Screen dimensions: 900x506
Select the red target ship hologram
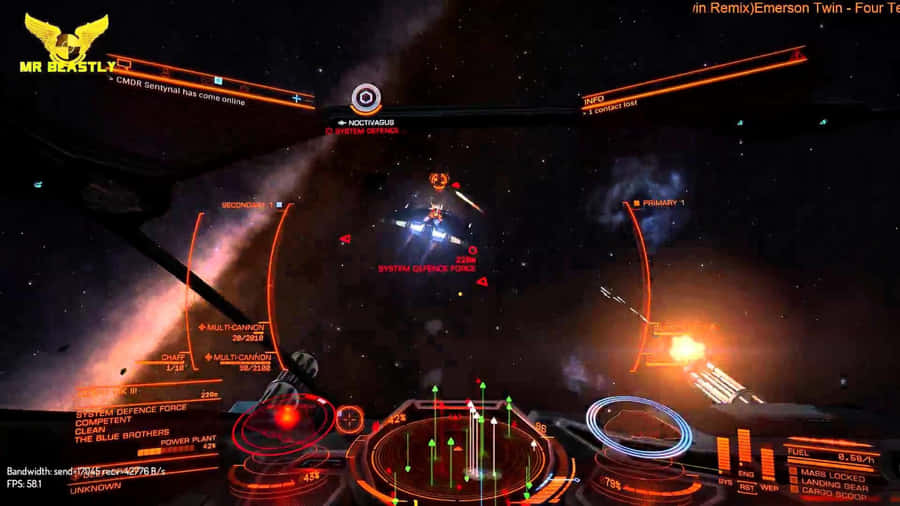(x=283, y=422)
